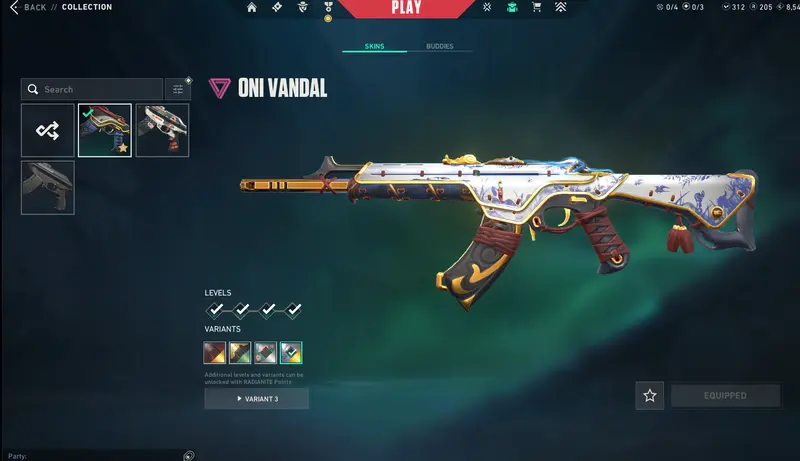Select the equipped Oni Vandal thumbnail
The width and height of the screenshot is (800, 461).
click(x=105, y=131)
